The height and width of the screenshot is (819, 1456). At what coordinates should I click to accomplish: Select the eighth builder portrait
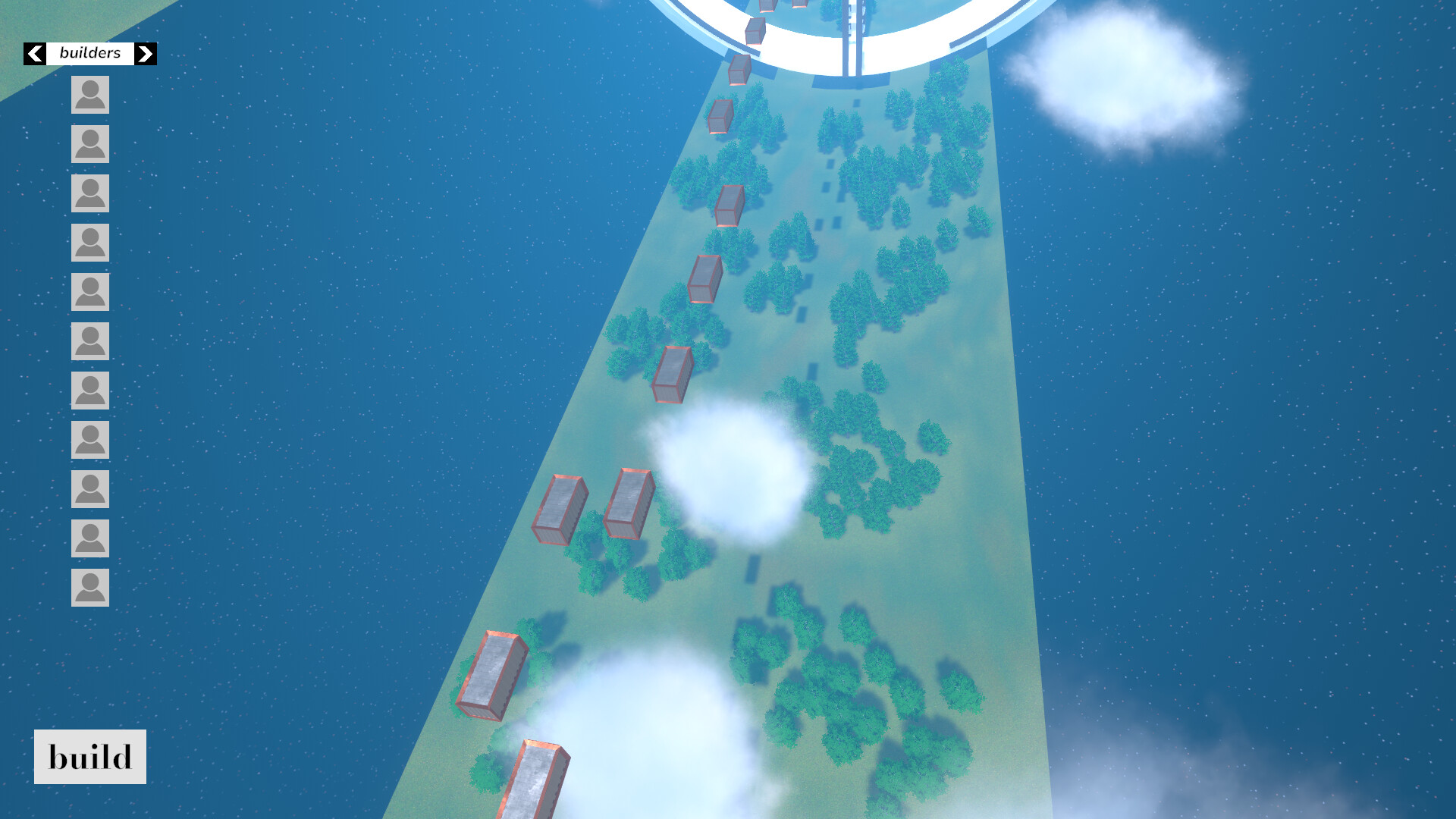coord(89,440)
